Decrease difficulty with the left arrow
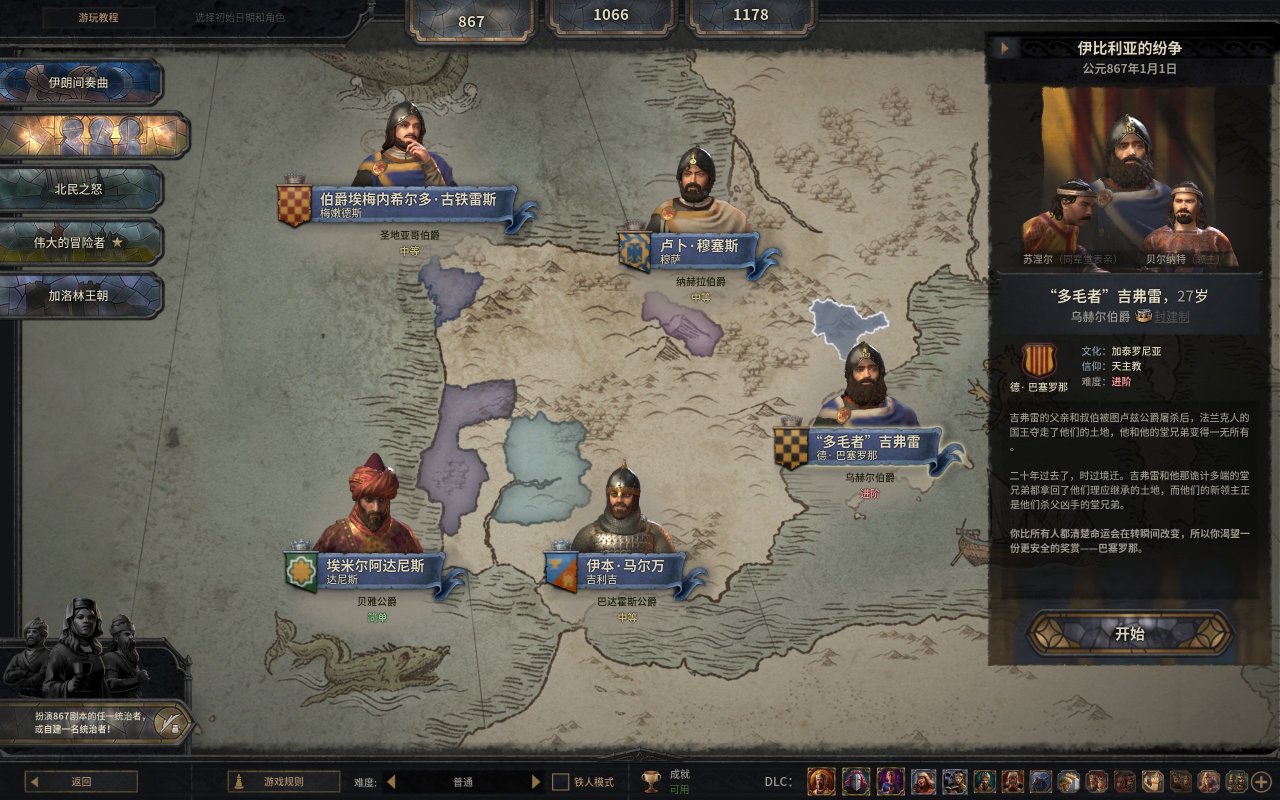Viewport: 1280px width, 800px height. click(391, 782)
